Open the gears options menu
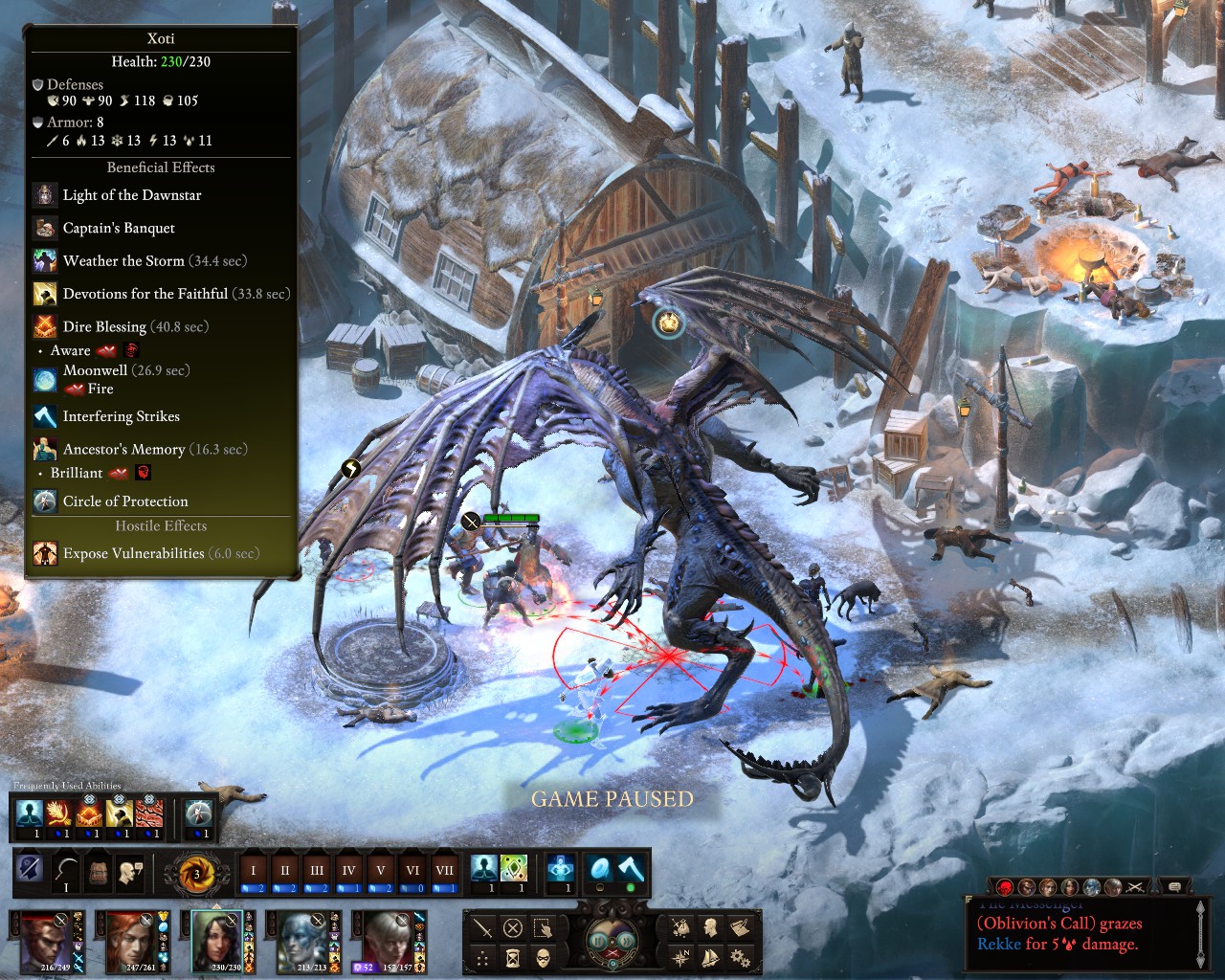The width and height of the screenshot is (1225, 980). pos(739,957)
